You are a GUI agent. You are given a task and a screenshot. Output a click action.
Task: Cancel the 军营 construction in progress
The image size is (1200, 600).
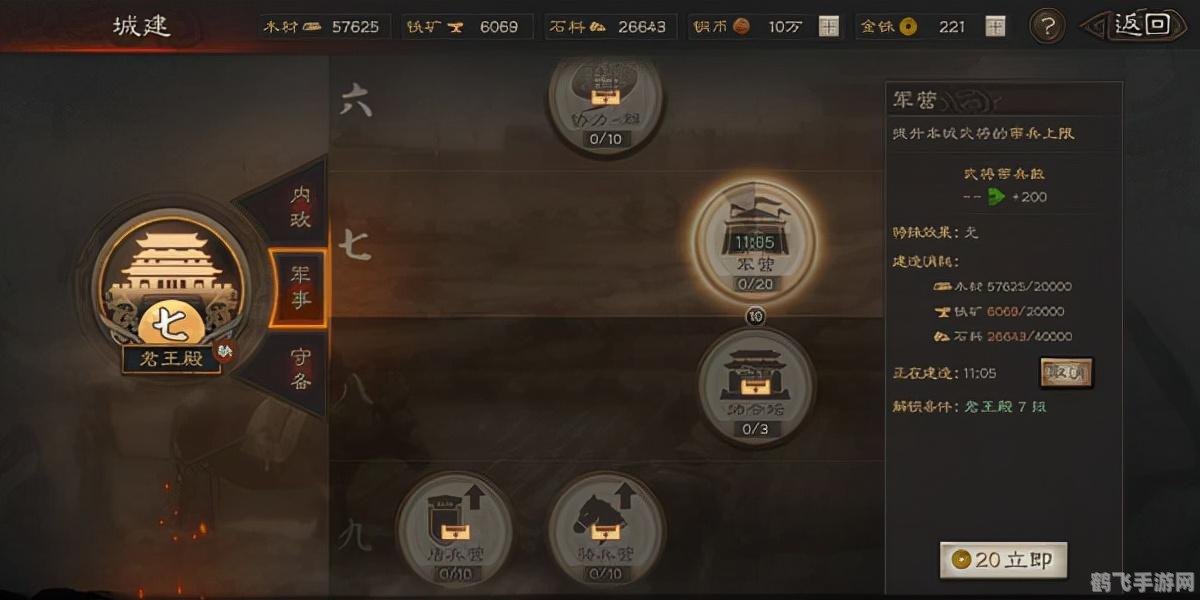[x=1066, y=373]
